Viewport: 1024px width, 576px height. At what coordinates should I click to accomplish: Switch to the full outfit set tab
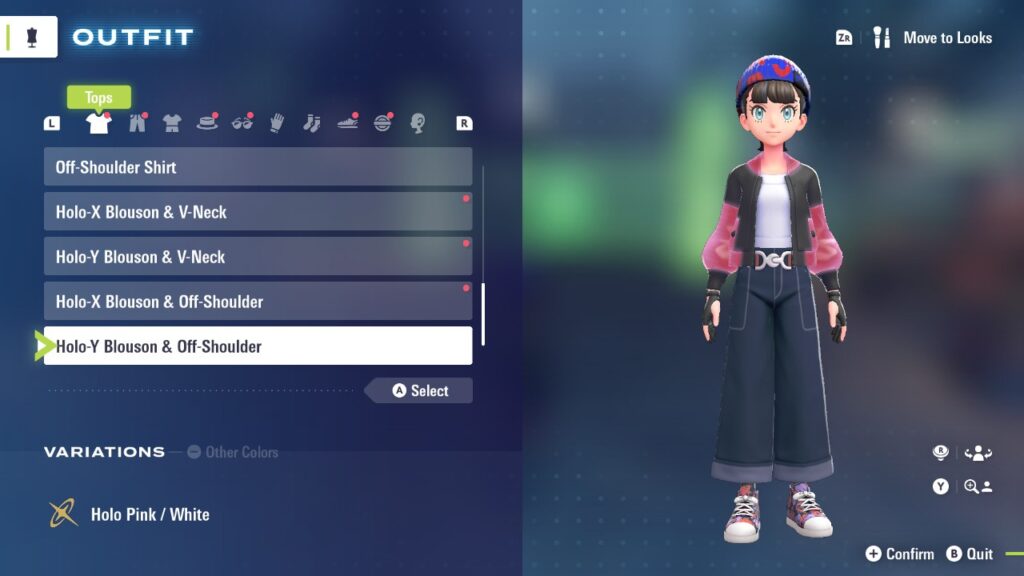[x=172, y=123]
